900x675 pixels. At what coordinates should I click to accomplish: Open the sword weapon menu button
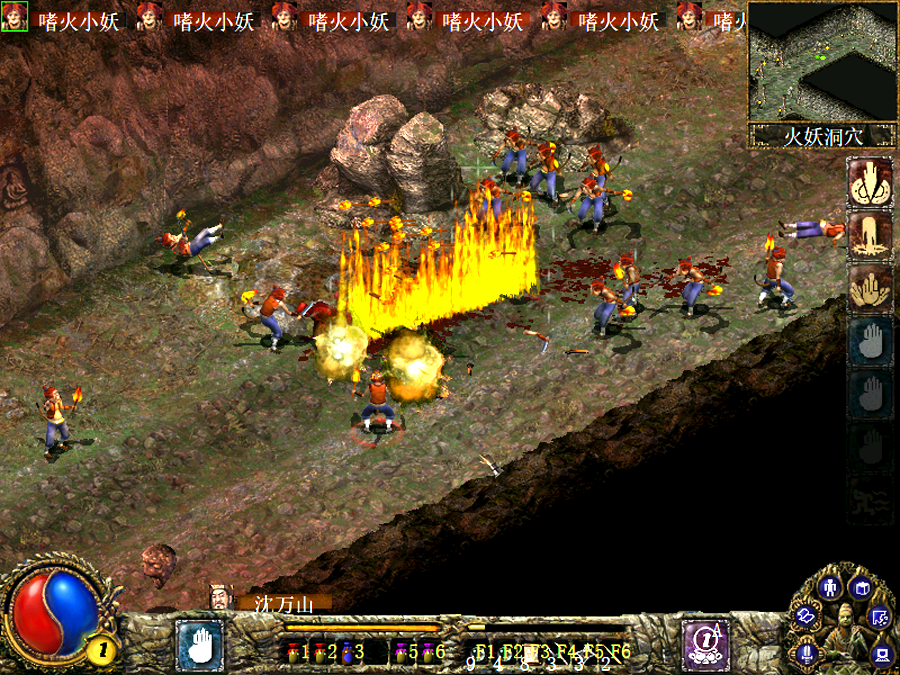(x=806, y=655)
